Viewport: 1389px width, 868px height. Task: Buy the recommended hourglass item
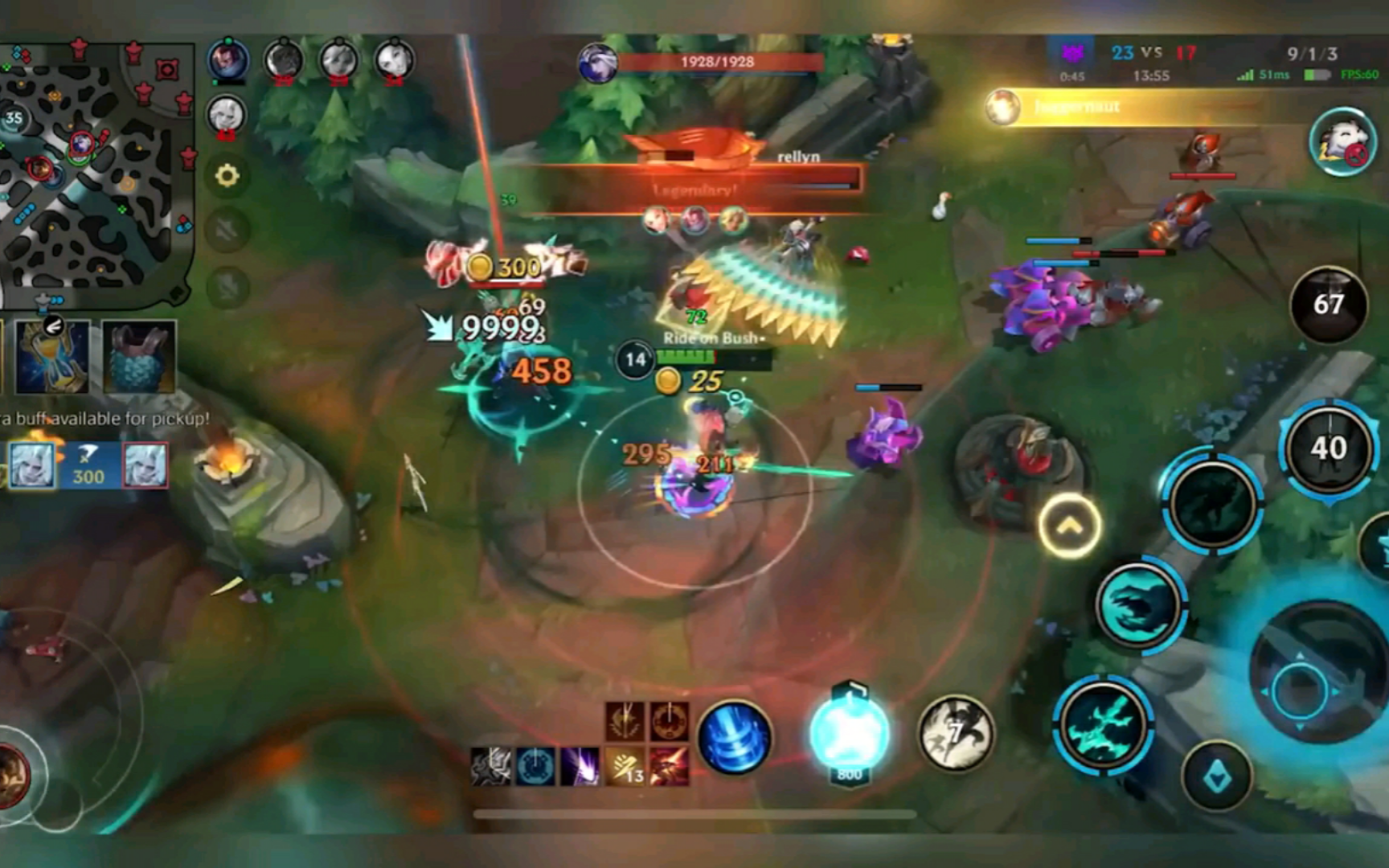pyautogui.click(x=53, y=355)
